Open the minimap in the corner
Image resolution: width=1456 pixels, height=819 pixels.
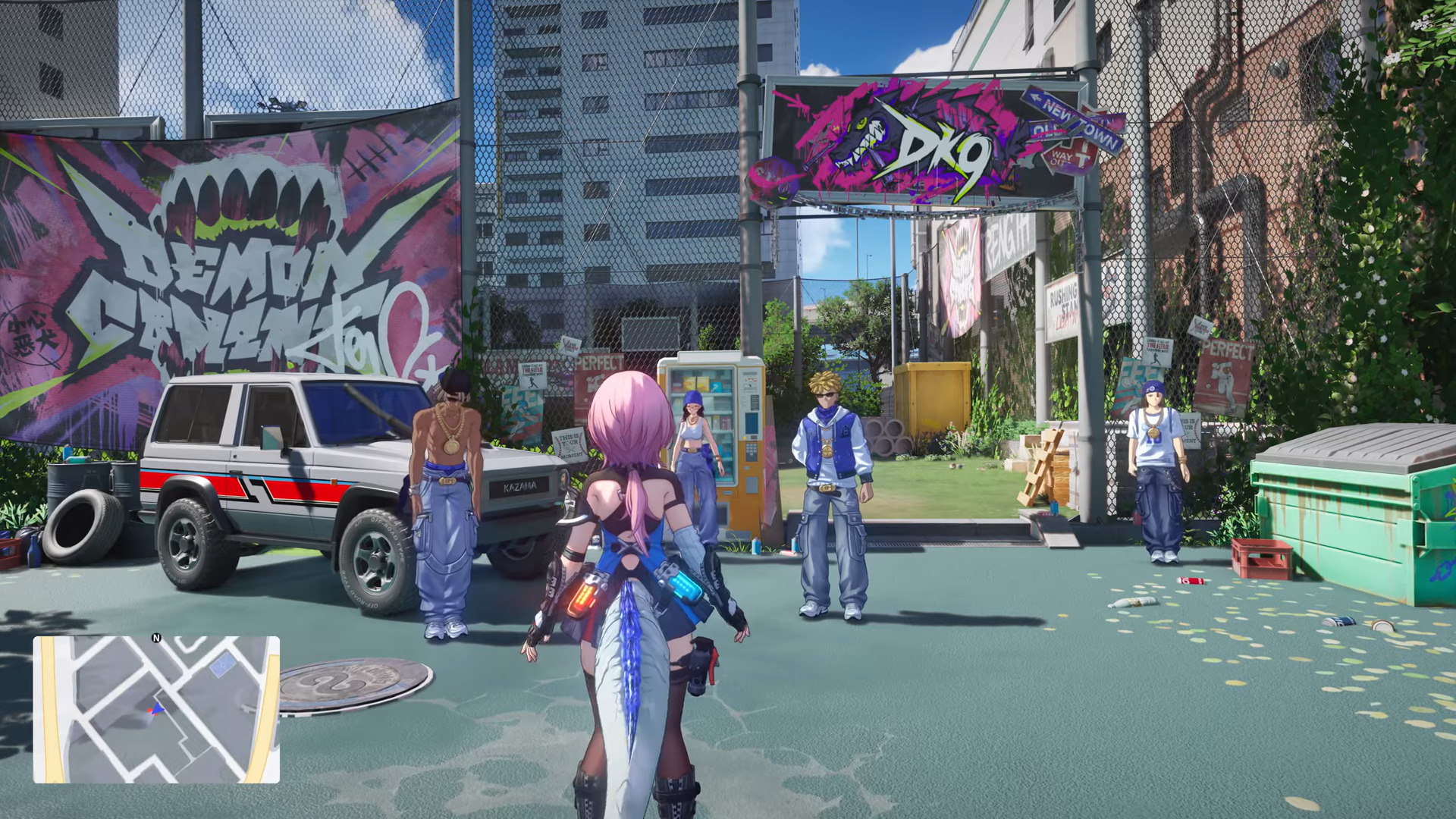(156, 710)
